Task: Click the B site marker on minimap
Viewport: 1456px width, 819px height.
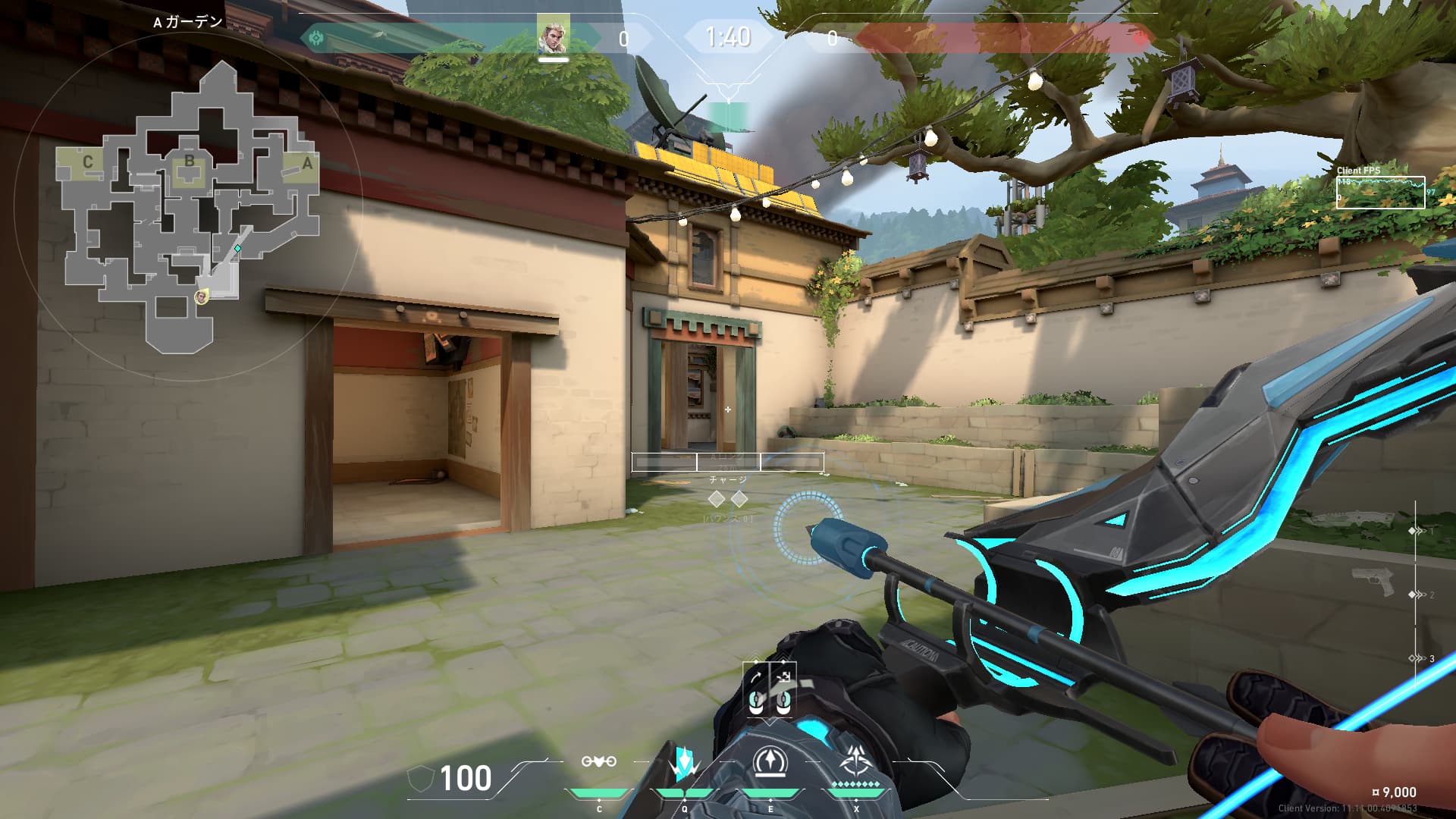Action: pyautogui.click(x=190, y=161)
